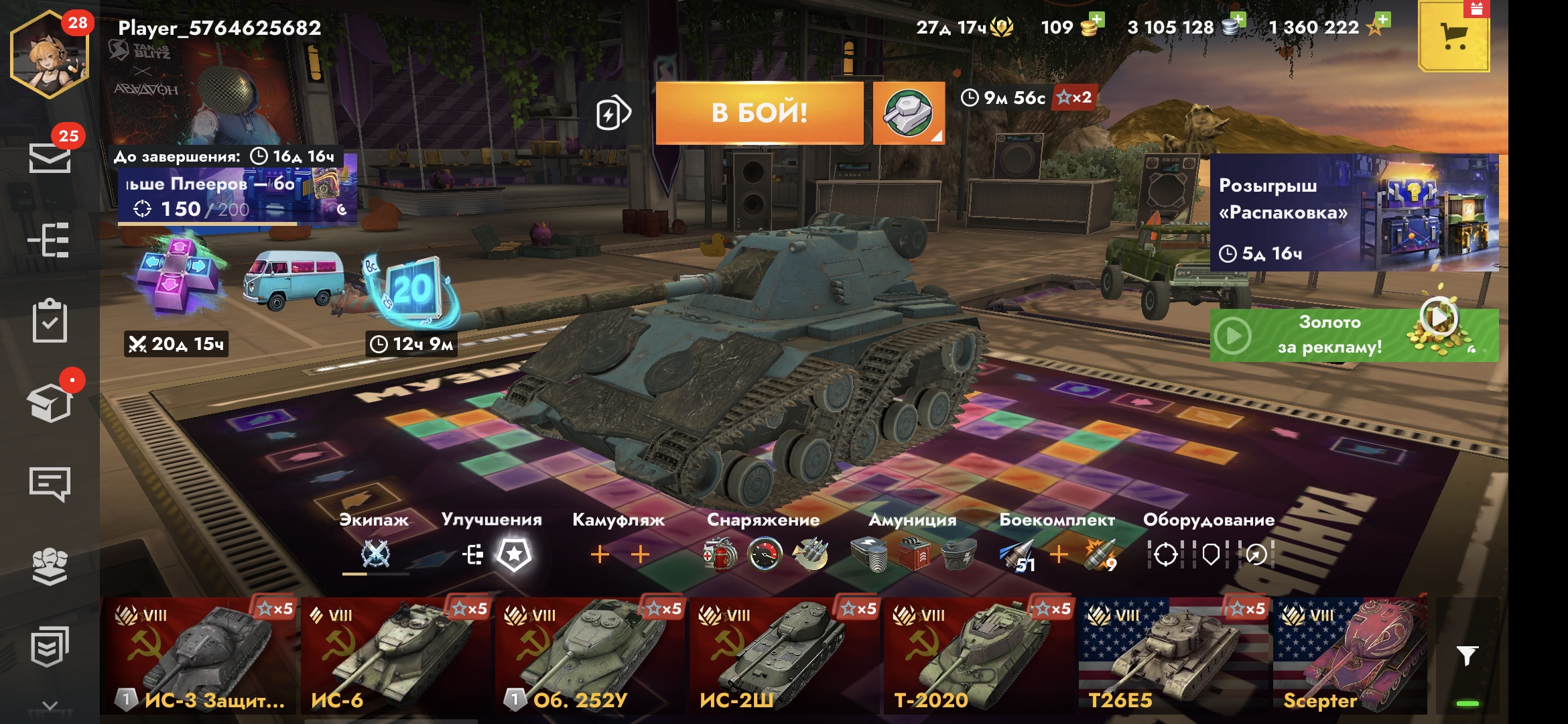Open the tech tree from the sidebar
Screen dimensions: 1568x724
(49, 240)
